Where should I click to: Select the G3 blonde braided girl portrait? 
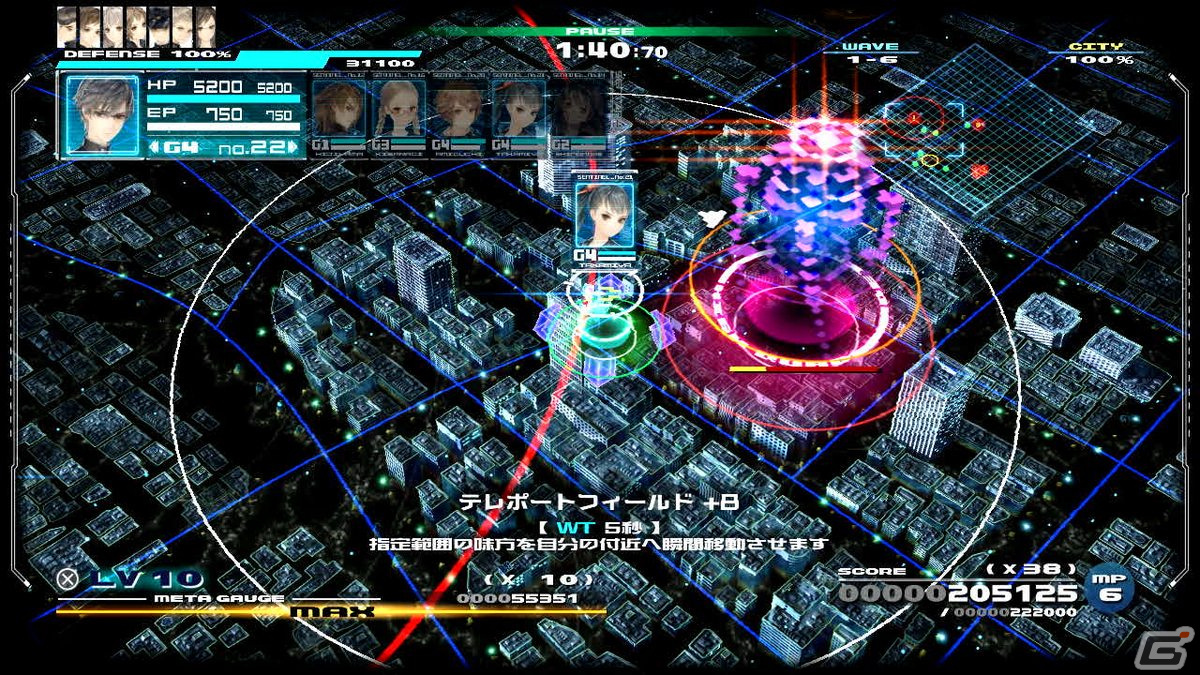[x=398, y=108]
